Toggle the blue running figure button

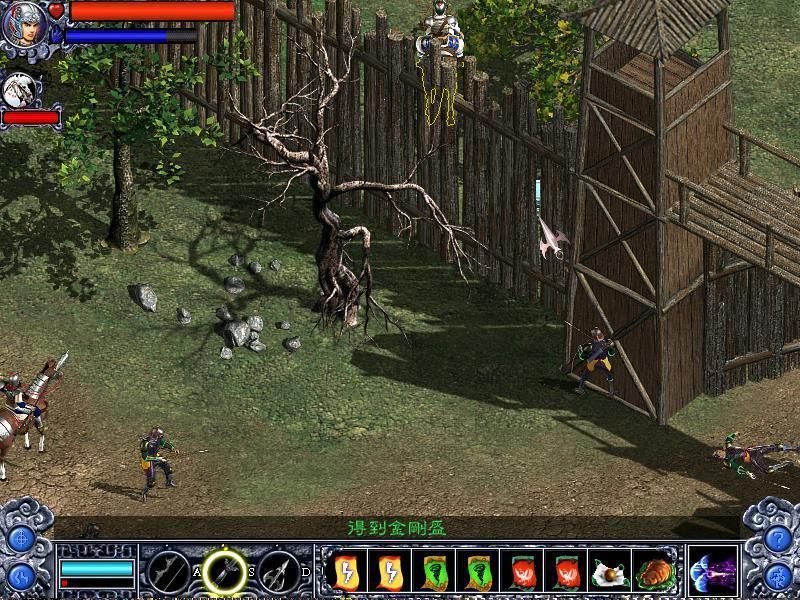(779, 577)
